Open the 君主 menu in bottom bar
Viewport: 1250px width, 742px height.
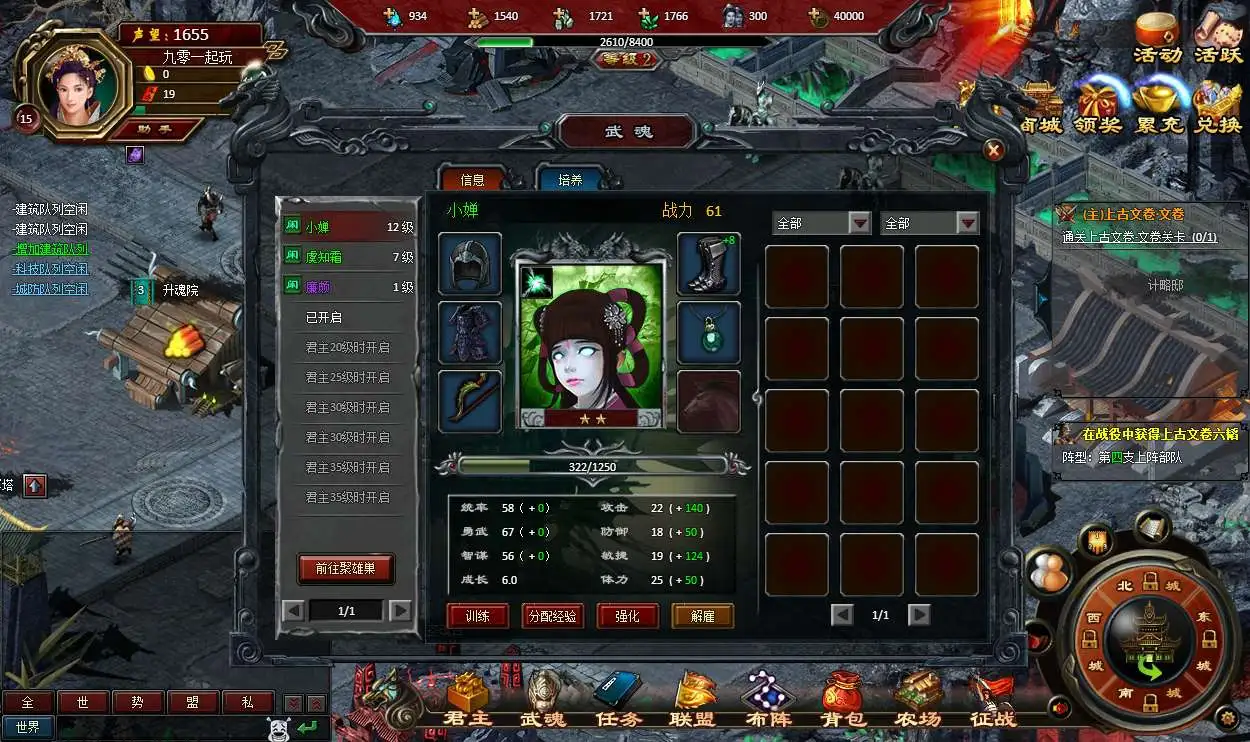tap(468, 700)
